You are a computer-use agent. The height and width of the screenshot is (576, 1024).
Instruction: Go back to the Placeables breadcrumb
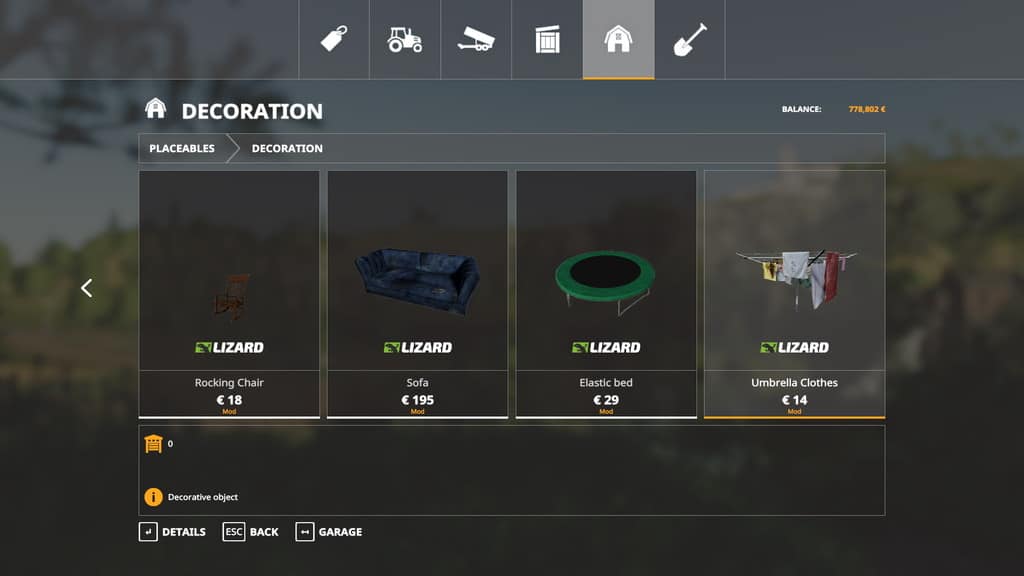pyautogui.click(x=182, y=148)
